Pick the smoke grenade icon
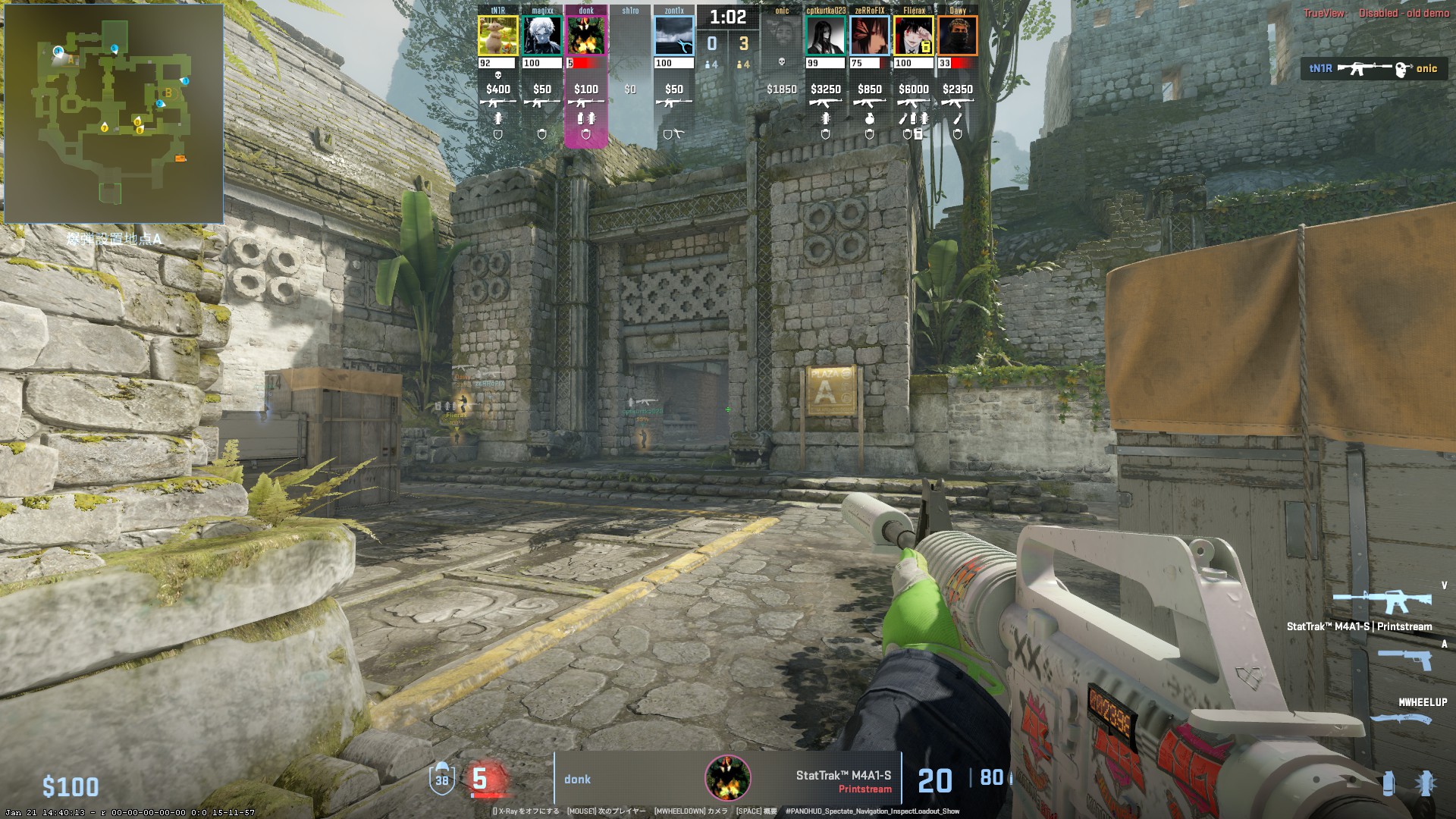Screen dimensions: 1456x819 coord(1389,783)
